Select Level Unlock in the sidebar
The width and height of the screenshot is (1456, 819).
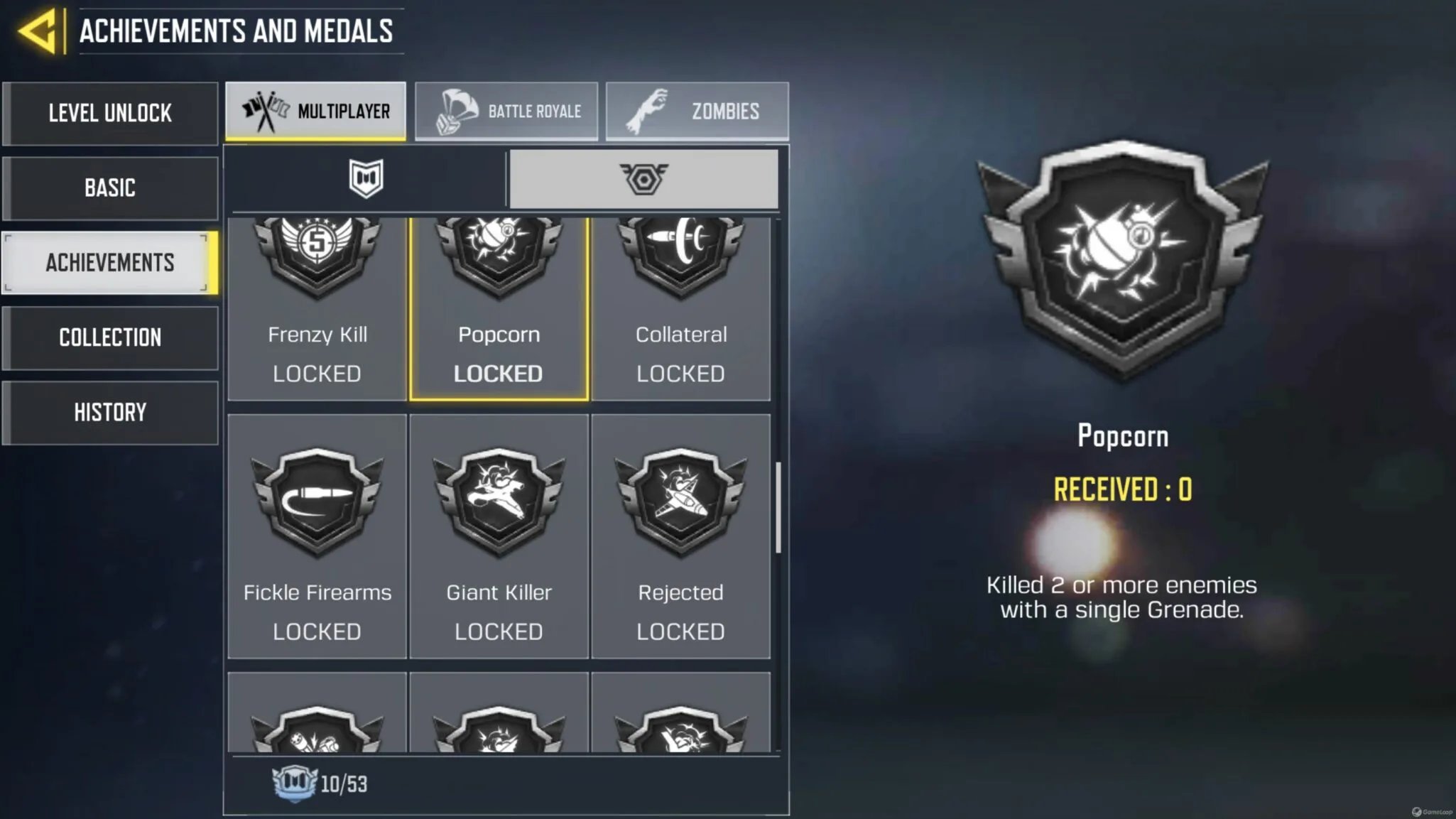click(x=110, y=113)
